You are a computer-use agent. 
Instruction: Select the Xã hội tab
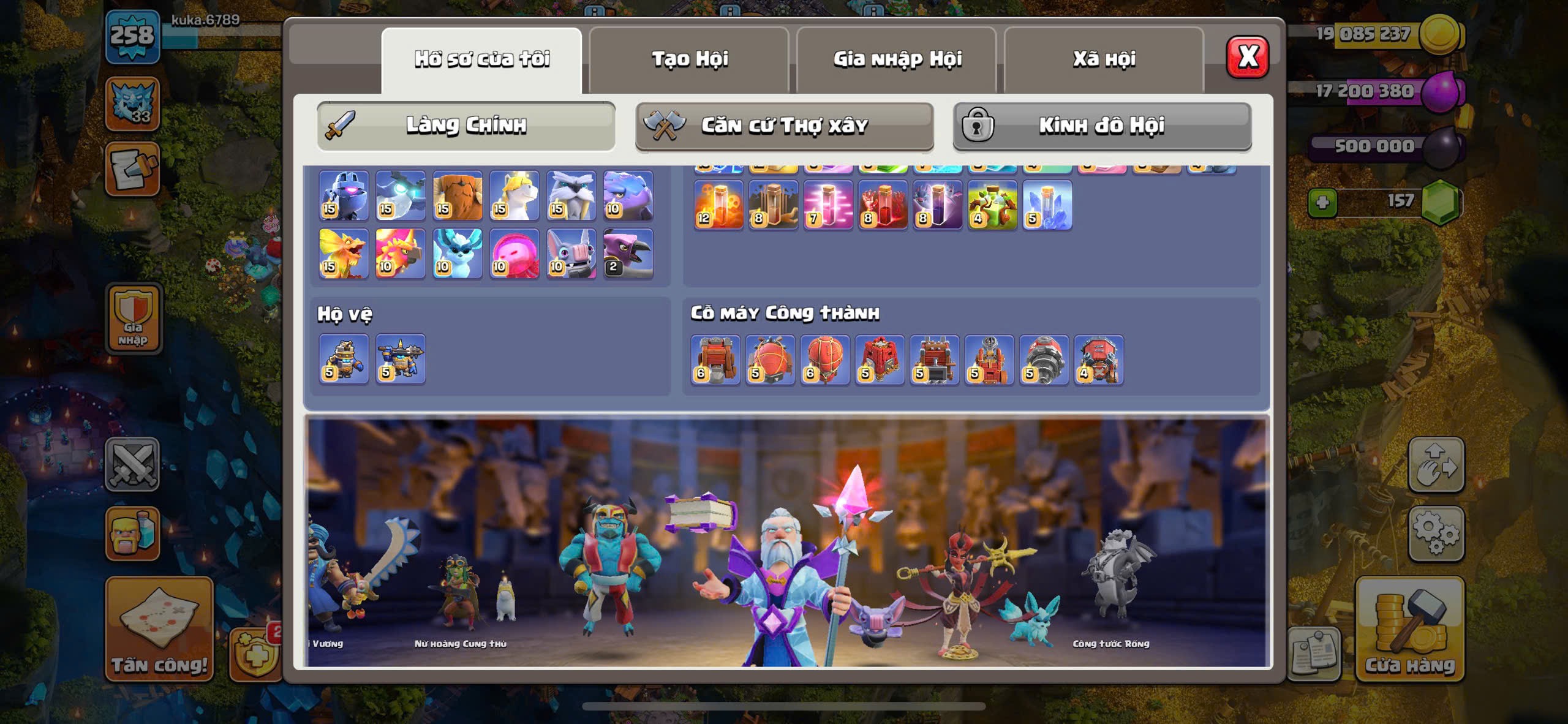click(1104, 59)
